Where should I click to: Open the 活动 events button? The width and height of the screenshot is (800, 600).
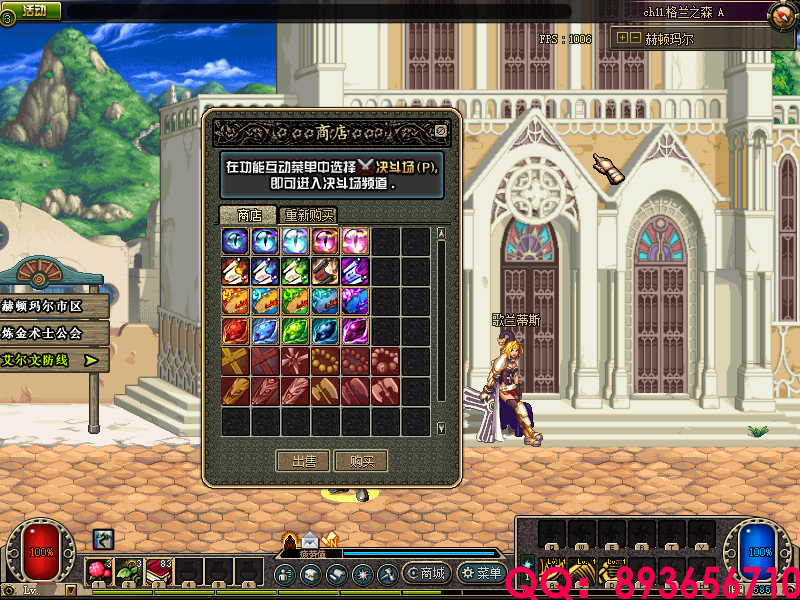(33, 10)
